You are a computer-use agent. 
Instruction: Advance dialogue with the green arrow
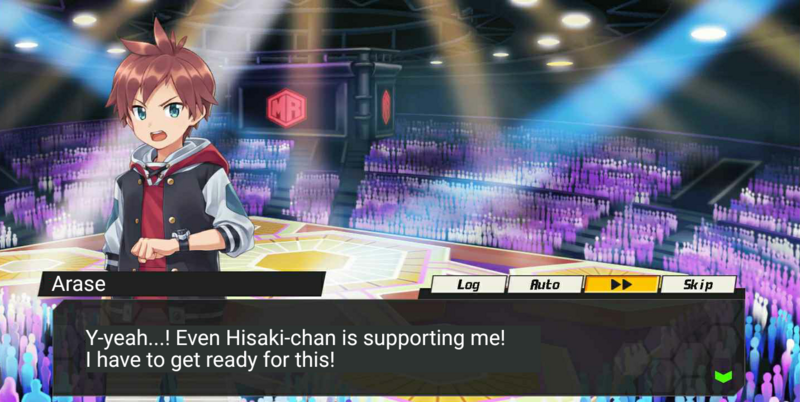point(723,376)
